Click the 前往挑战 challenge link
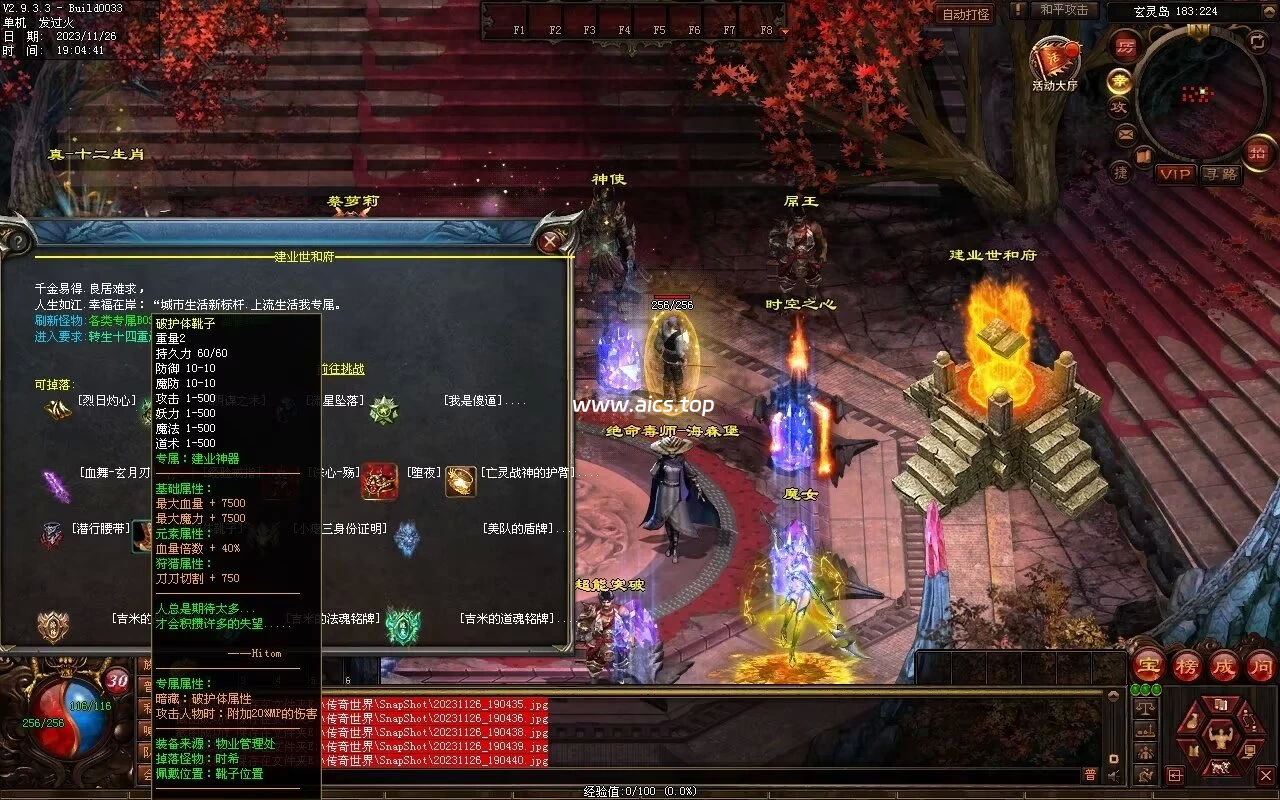This screenshot has height=800, width=1280. [342, 369]
